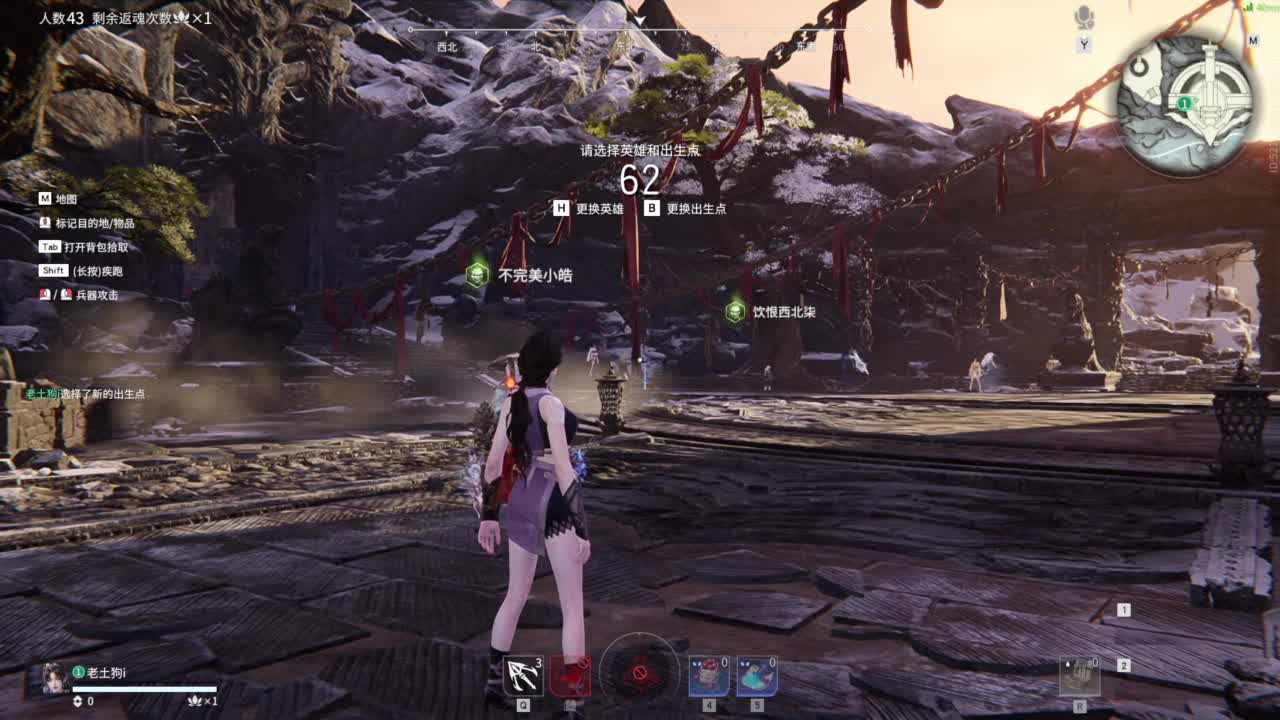Select the disabled red ability slot
The height and width of the screenshot is (720, 1280).
click(570, 676)
